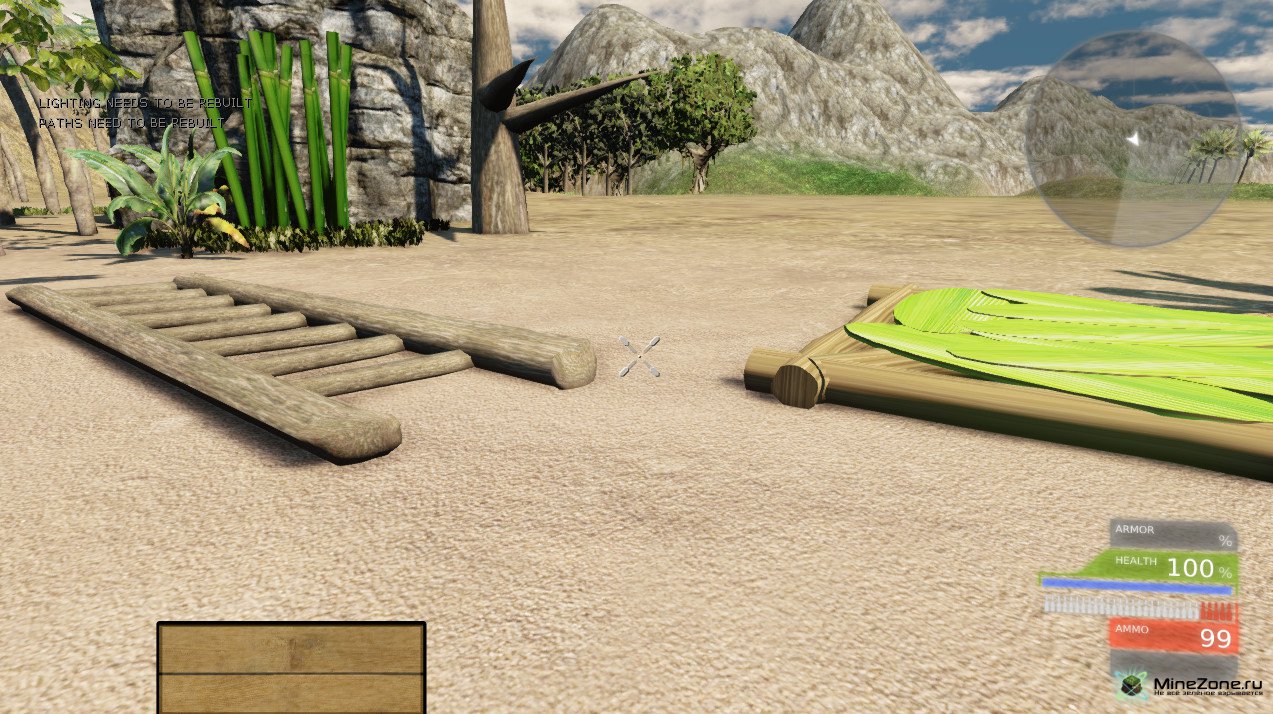The image size is (1273, 714).
Task: Click the circular minimap
Action: pyautogui.click(x=1133, y=139)
